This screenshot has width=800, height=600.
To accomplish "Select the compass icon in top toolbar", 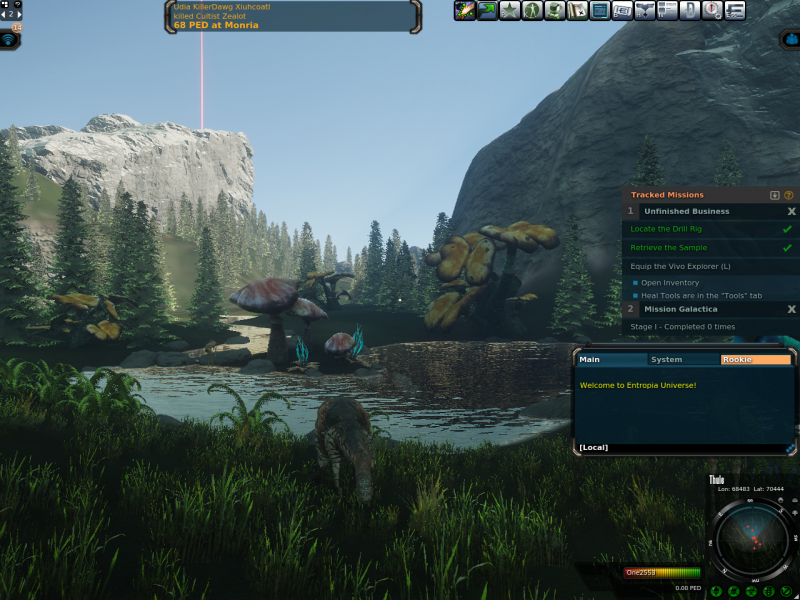I will click(x=712, y=11).
